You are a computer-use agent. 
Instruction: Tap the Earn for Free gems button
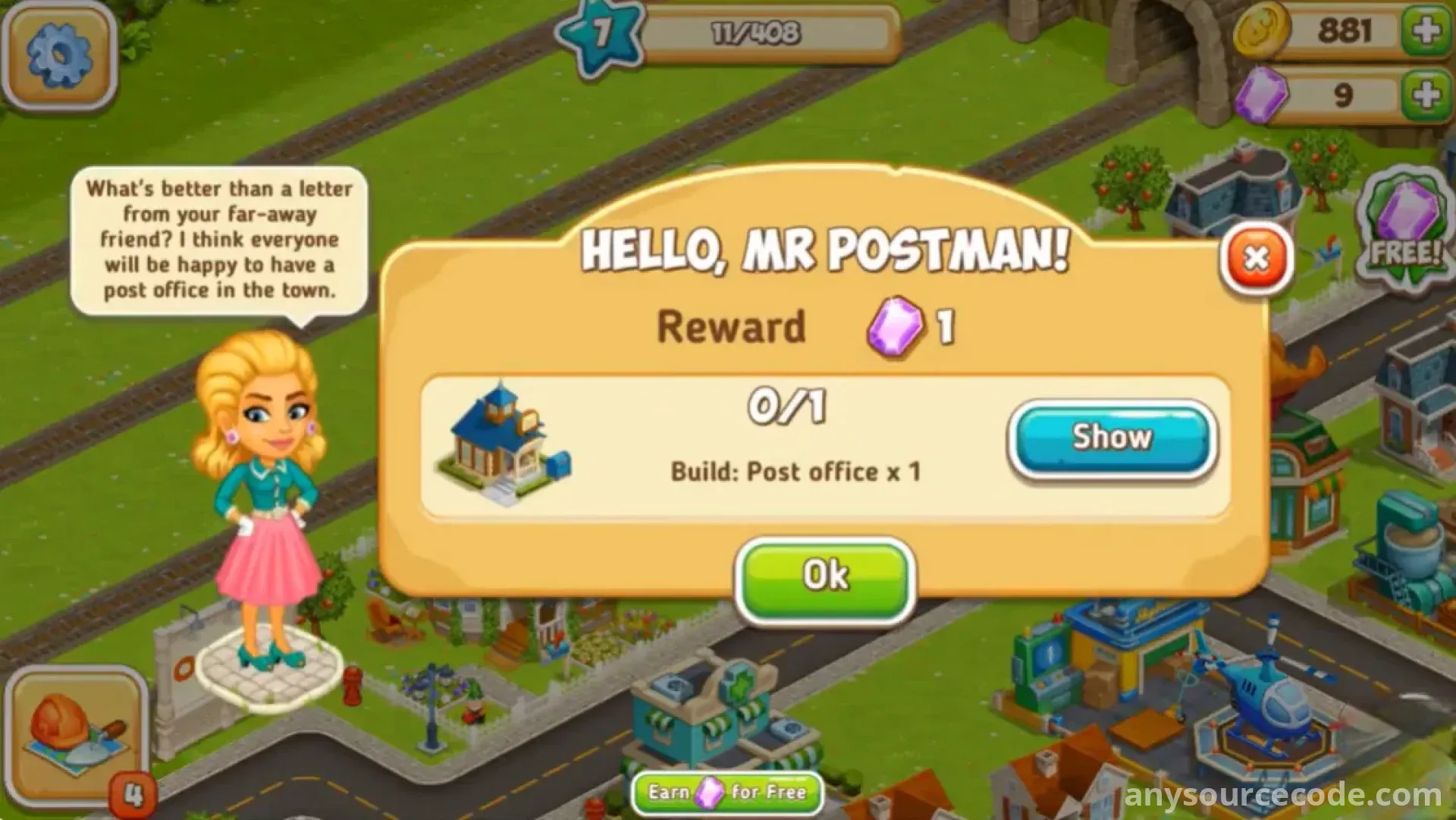726,793
